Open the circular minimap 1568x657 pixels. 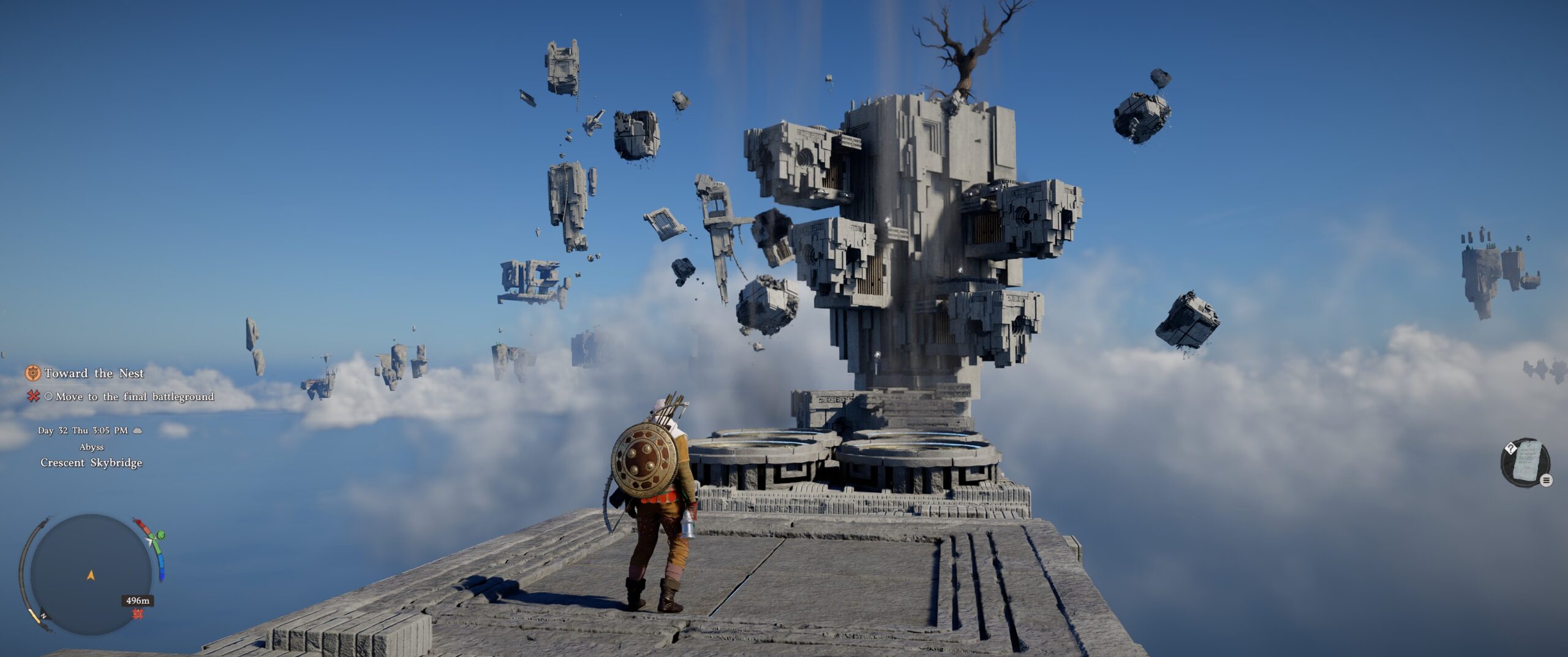click(x=91, y=574)
